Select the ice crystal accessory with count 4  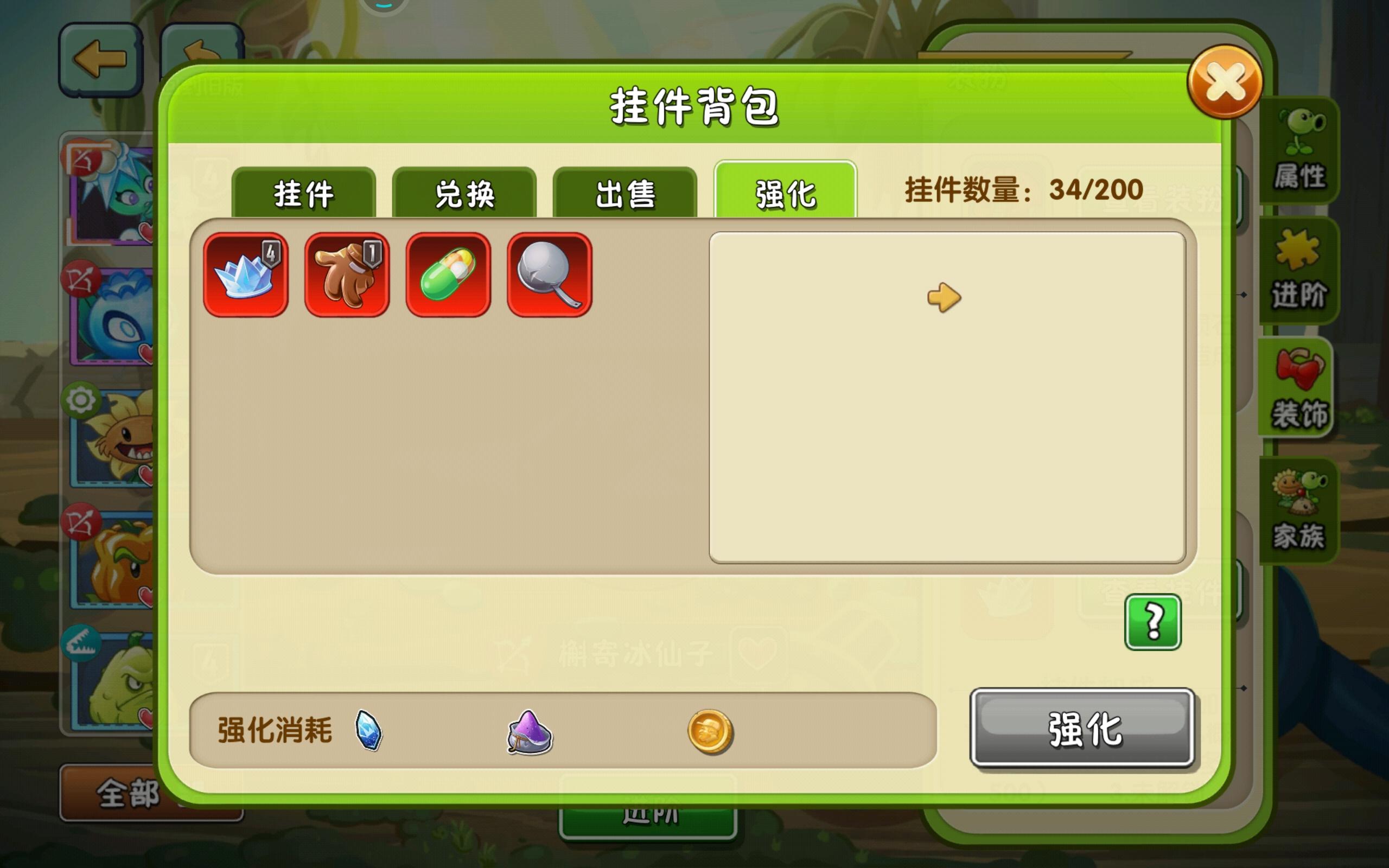(246, 275)
